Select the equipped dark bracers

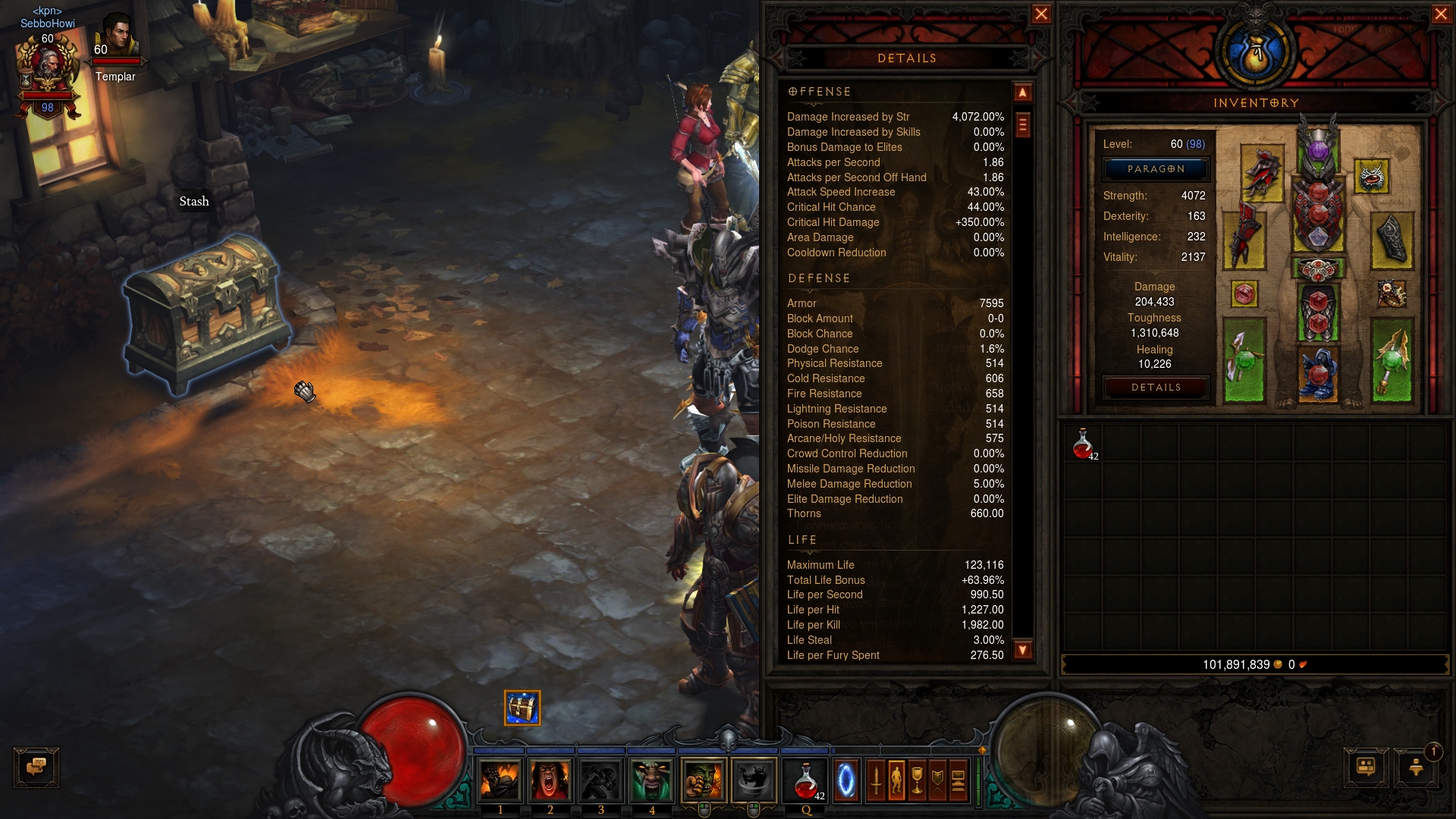1392,240
